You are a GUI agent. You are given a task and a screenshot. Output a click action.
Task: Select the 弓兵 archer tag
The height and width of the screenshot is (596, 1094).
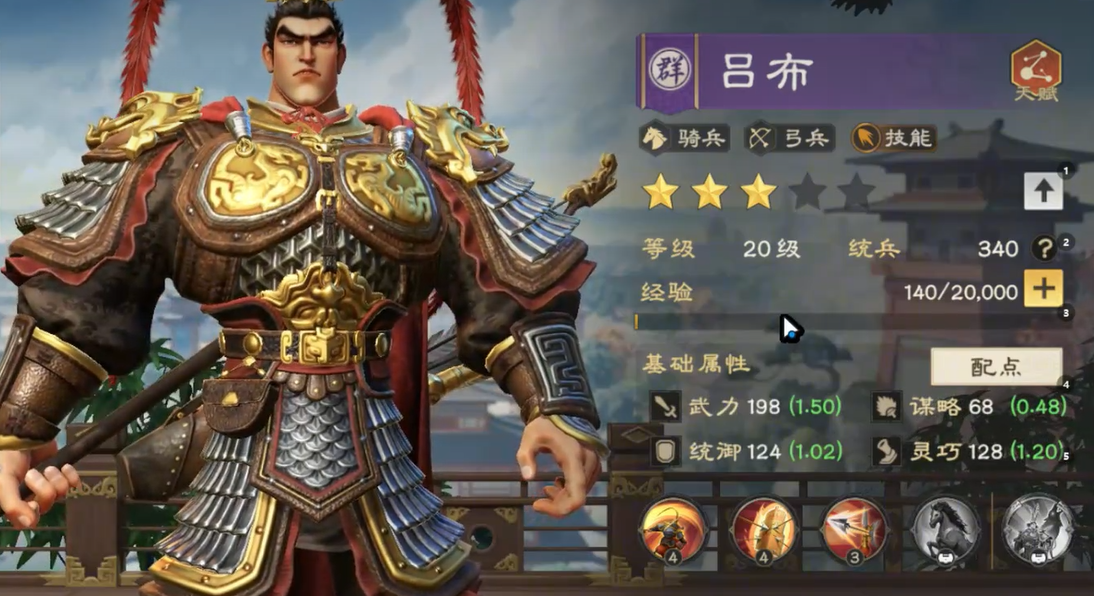pos(790,138)
